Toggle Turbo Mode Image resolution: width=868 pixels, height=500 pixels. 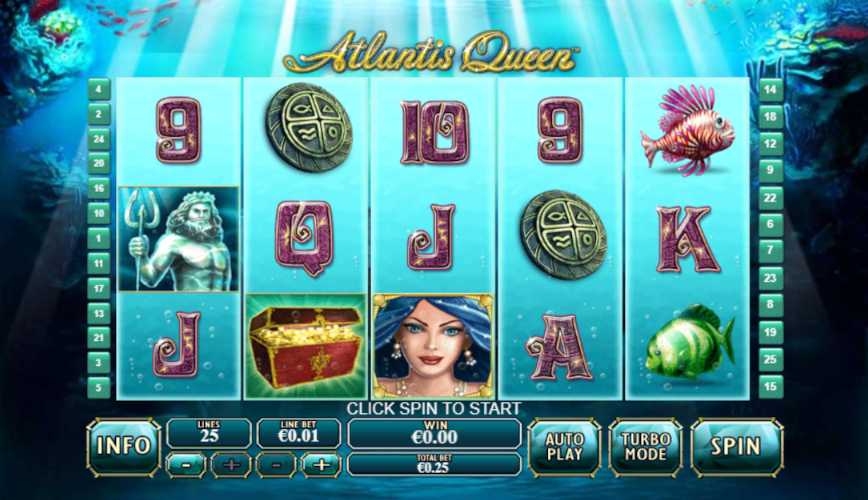pyautogui.click(x=645, y=446)
